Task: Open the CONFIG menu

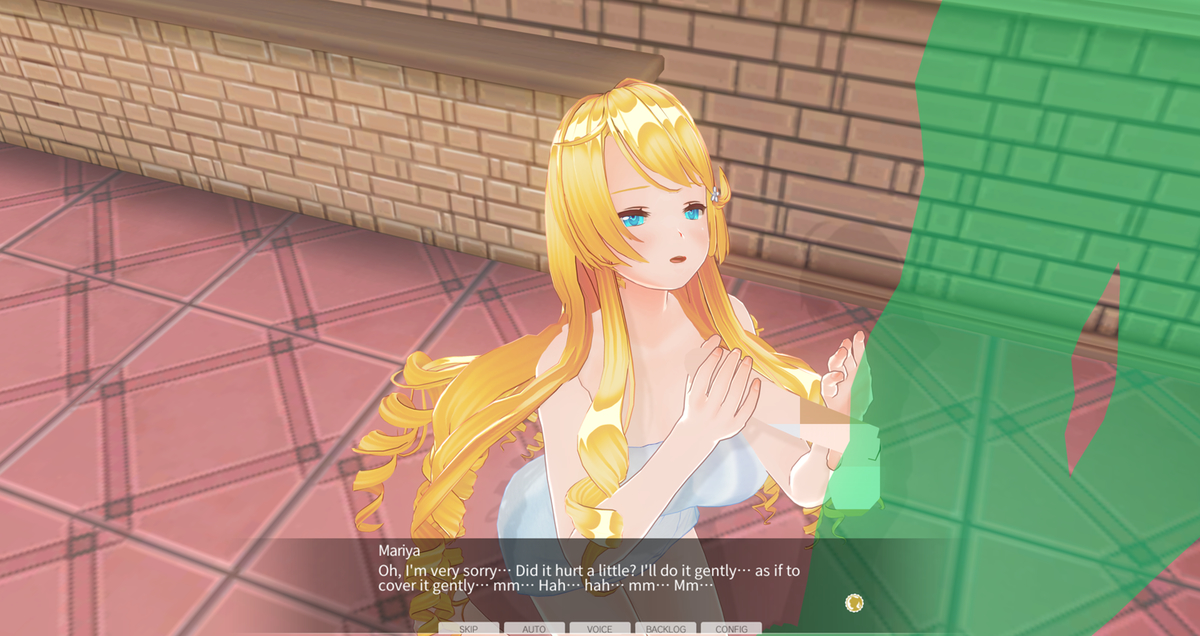Action: point(731,629)
